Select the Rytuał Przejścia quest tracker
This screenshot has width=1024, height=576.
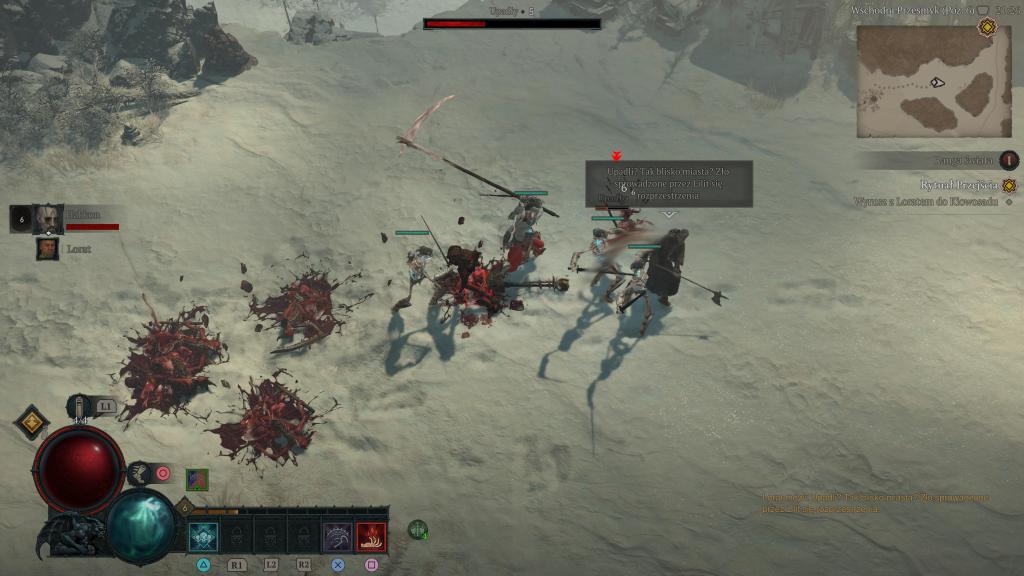(960, 185)
